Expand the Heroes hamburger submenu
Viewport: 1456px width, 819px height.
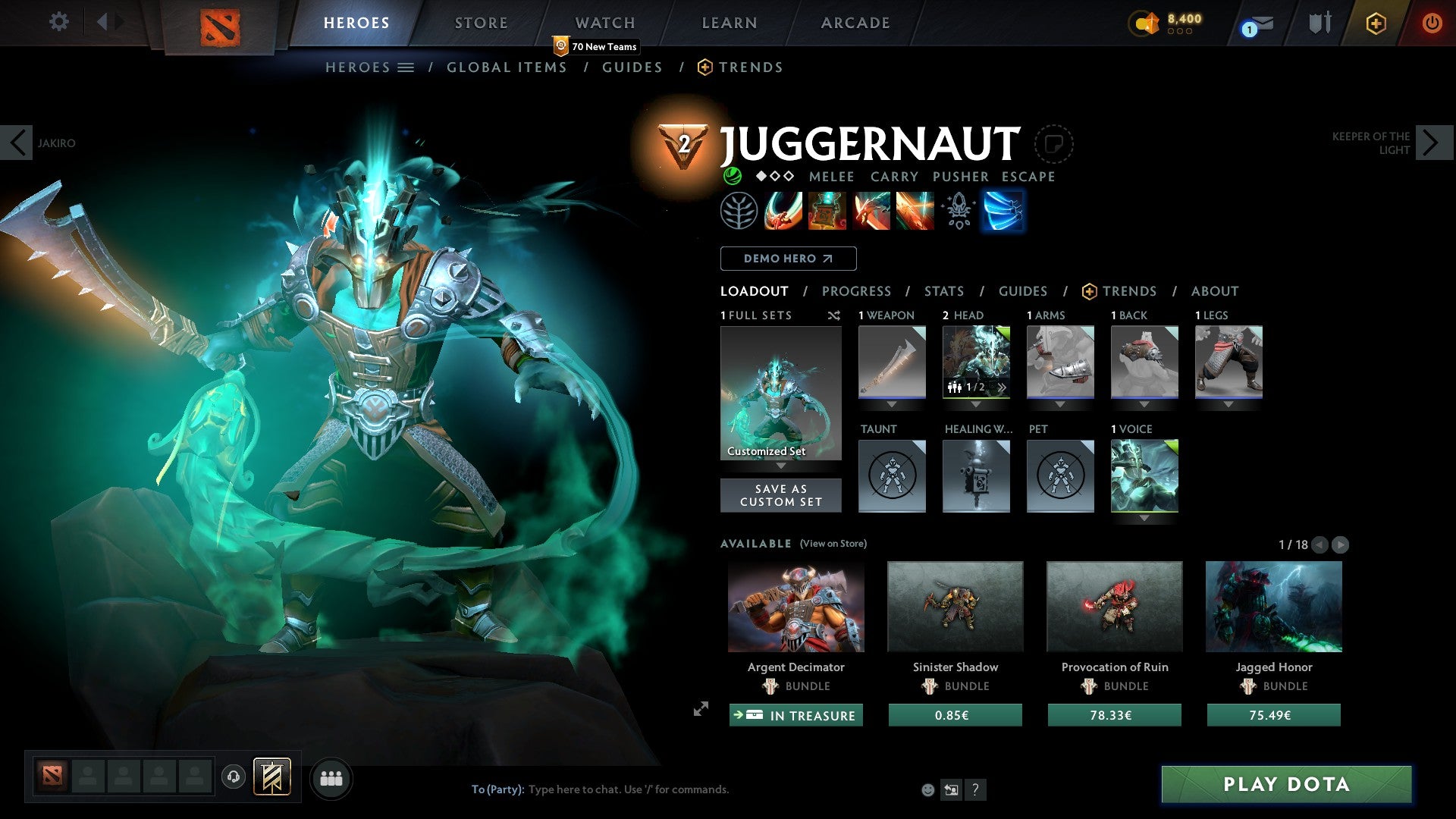click(405, 67)
